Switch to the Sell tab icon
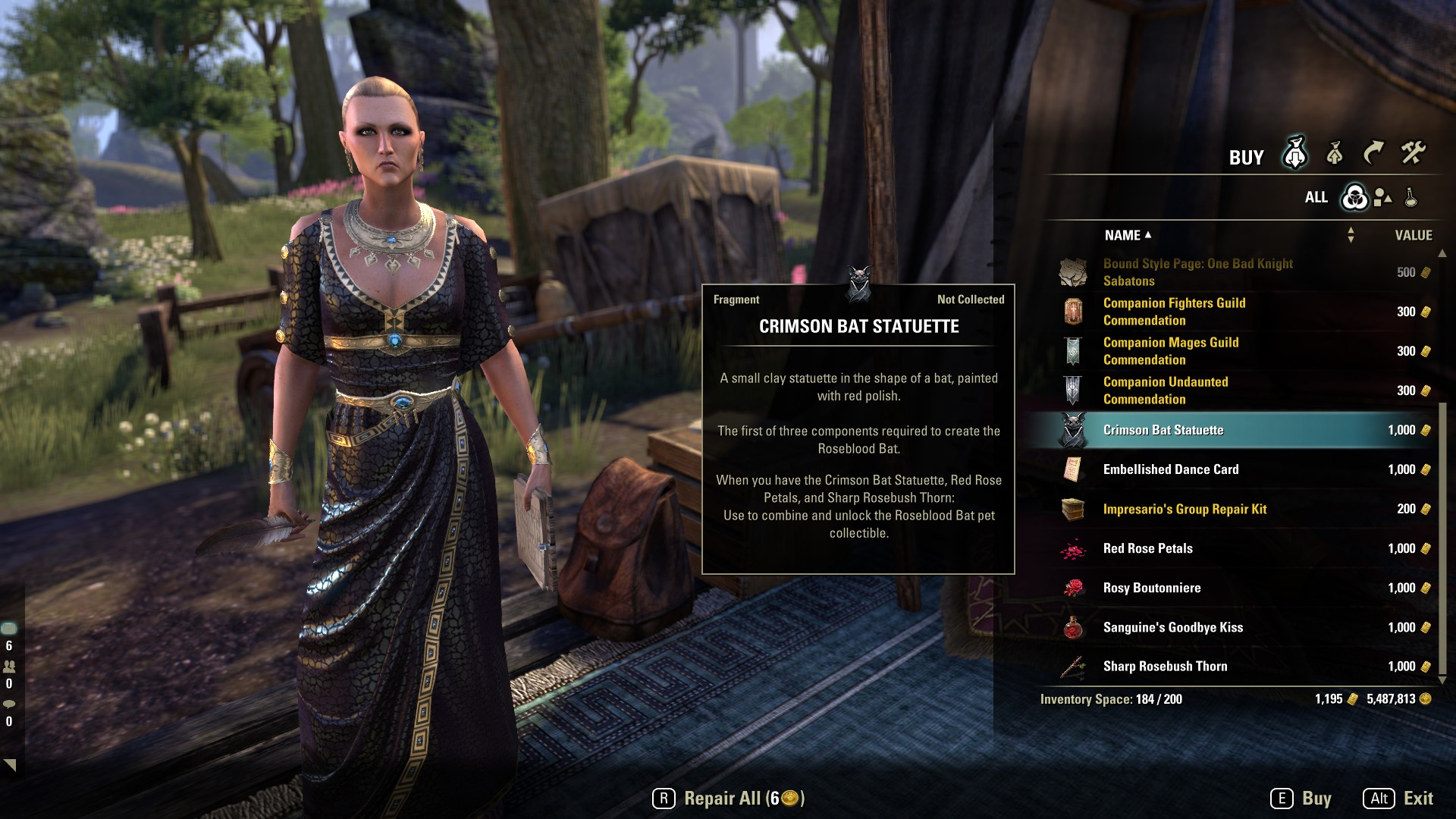Screen dimensions: 1456x819 1335,155
